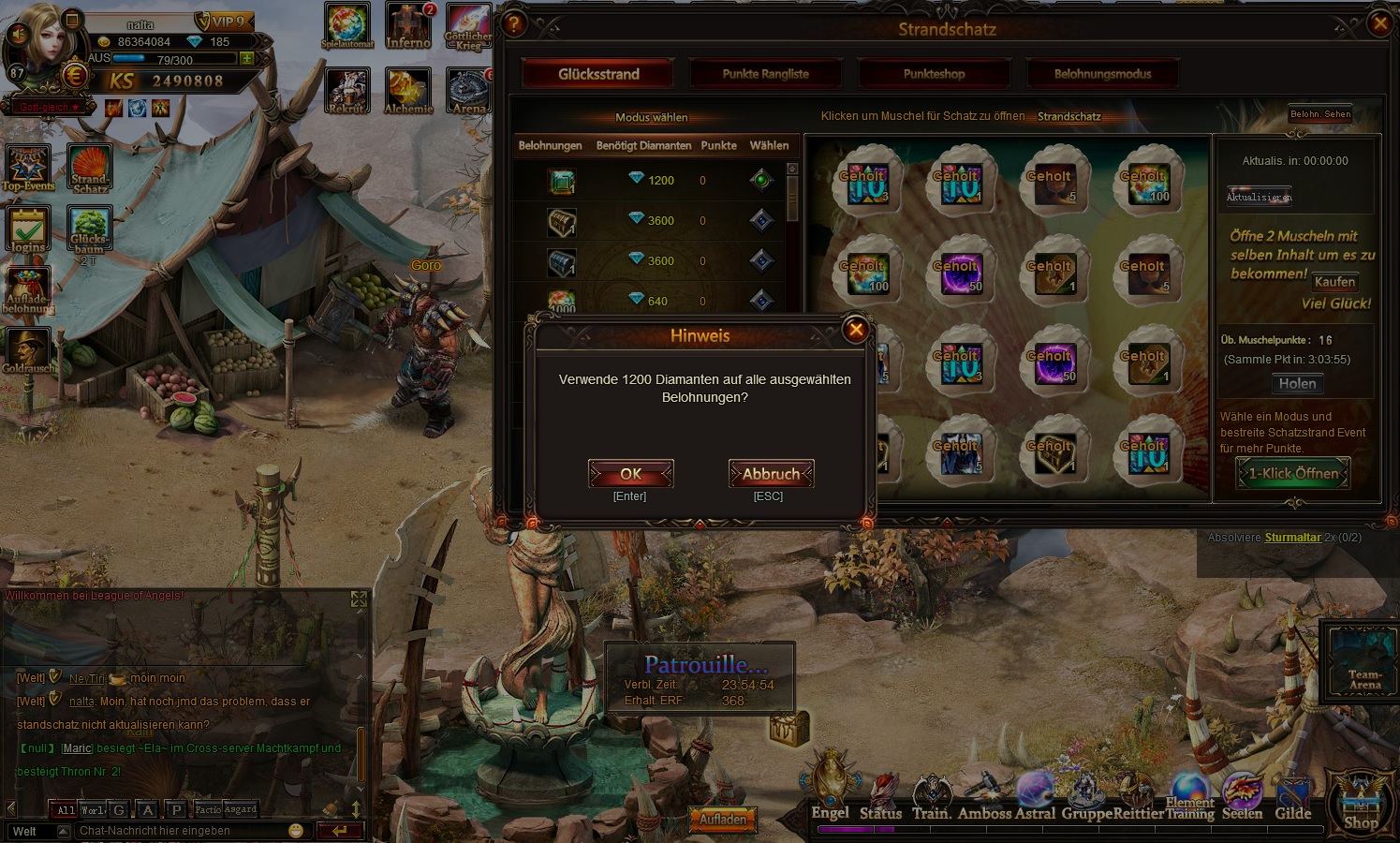Open the Top-Events icon

pyautogui.click(x=27, y=169)
